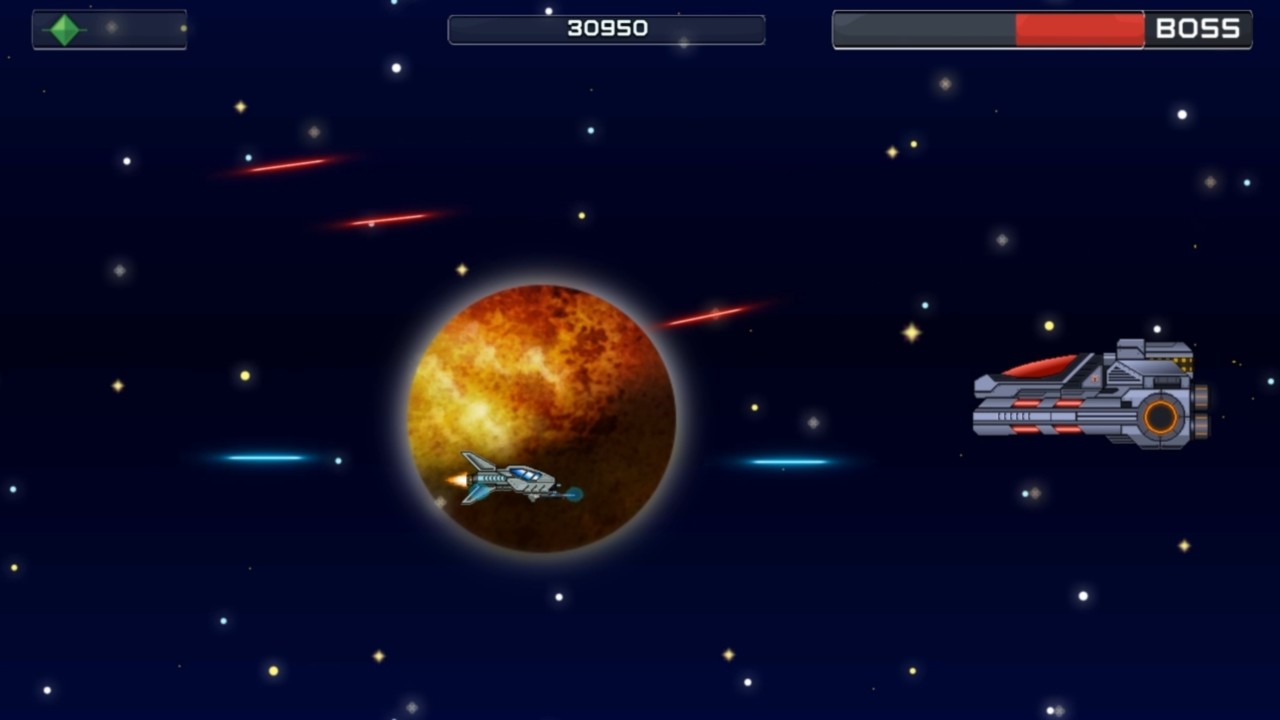Click the green gem power-up icon
Viewport: 1280px width, 720px height.
(x=64, y=29)
